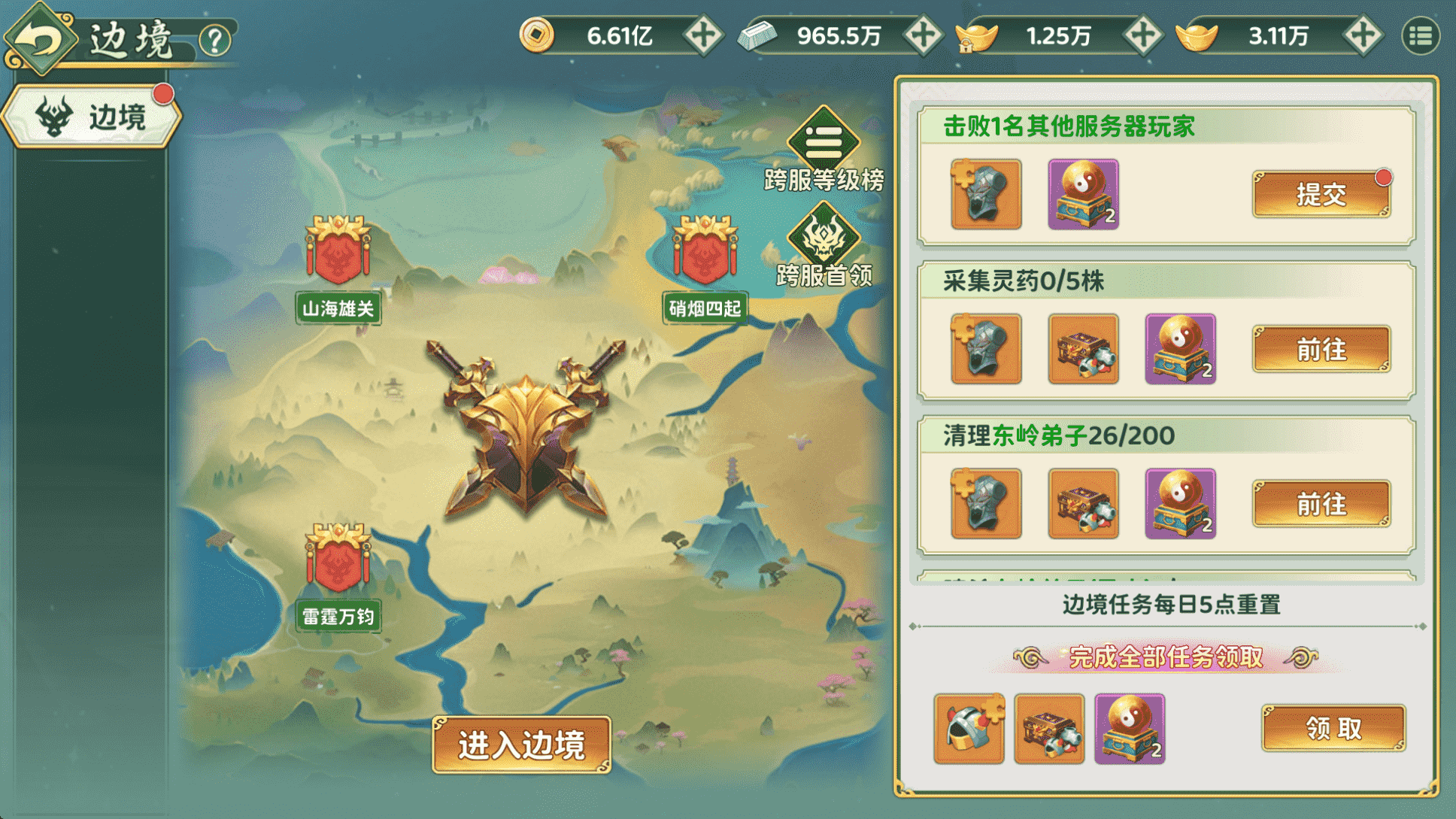Click the golden shield emblem on map center
This screenshot has height=819, width=1456.
[526, 444]
